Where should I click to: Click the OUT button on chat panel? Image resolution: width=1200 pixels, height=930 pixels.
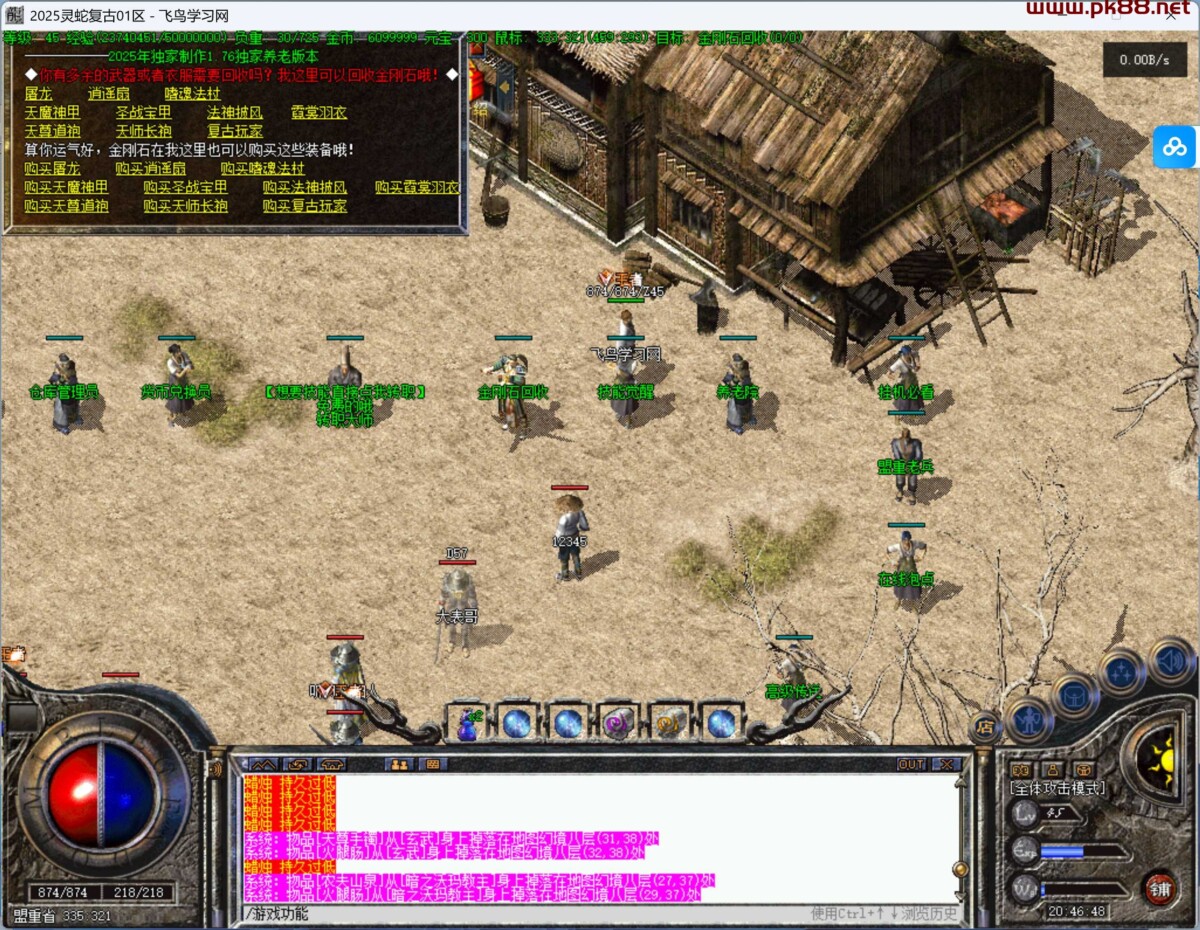(911, 764)
